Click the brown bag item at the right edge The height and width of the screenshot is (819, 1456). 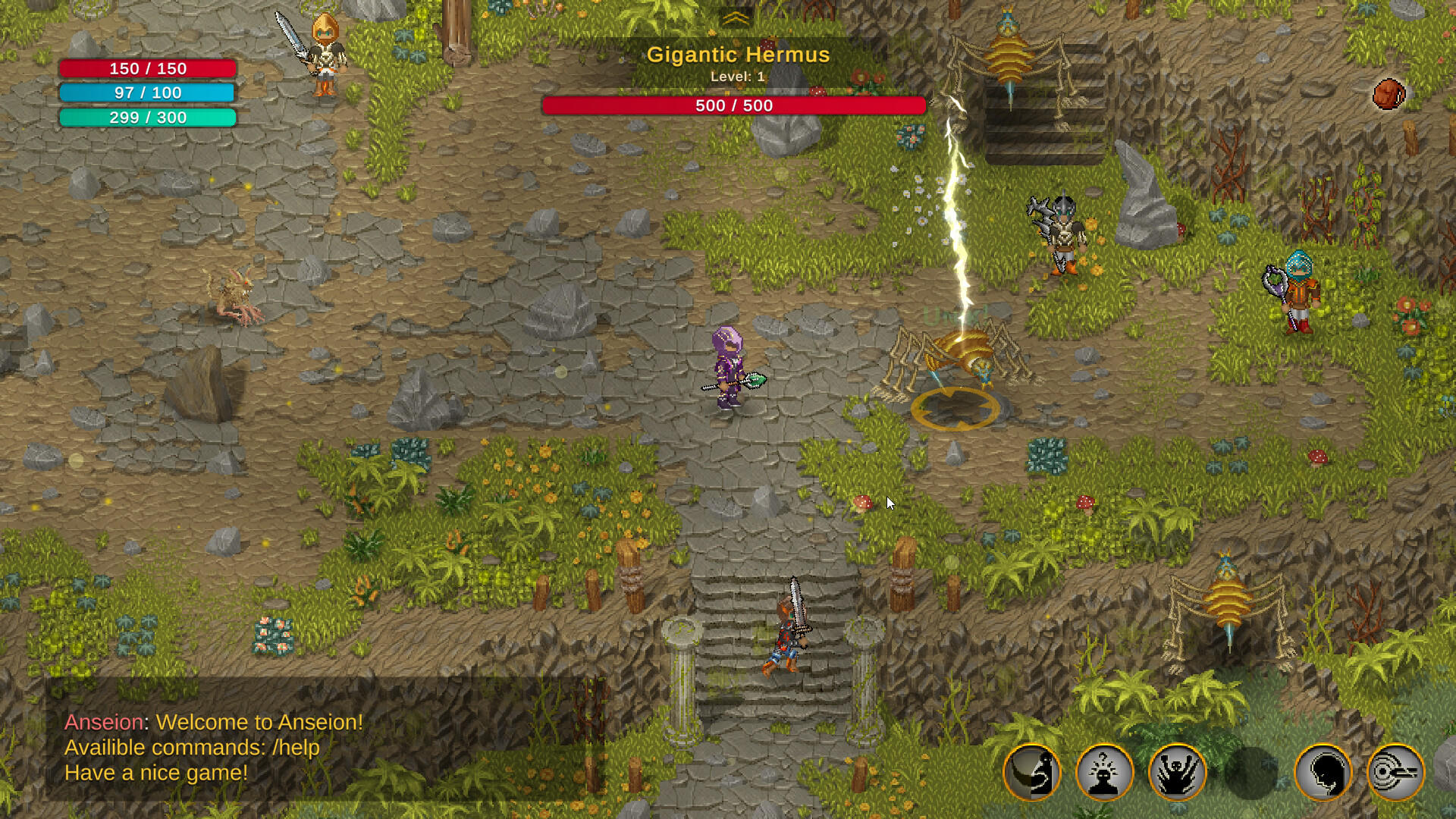[1390, 93]
